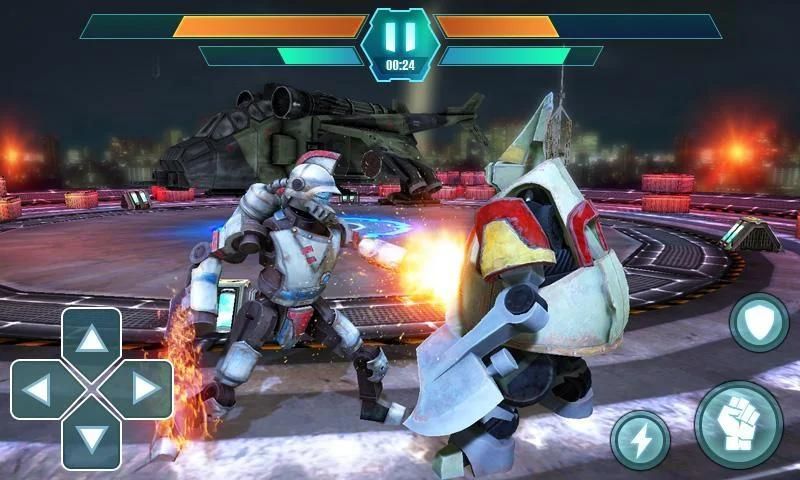Tap the left arrow on the D-pad
The height and width of the screenshot is (480, 800).
[x=38, y=389]
